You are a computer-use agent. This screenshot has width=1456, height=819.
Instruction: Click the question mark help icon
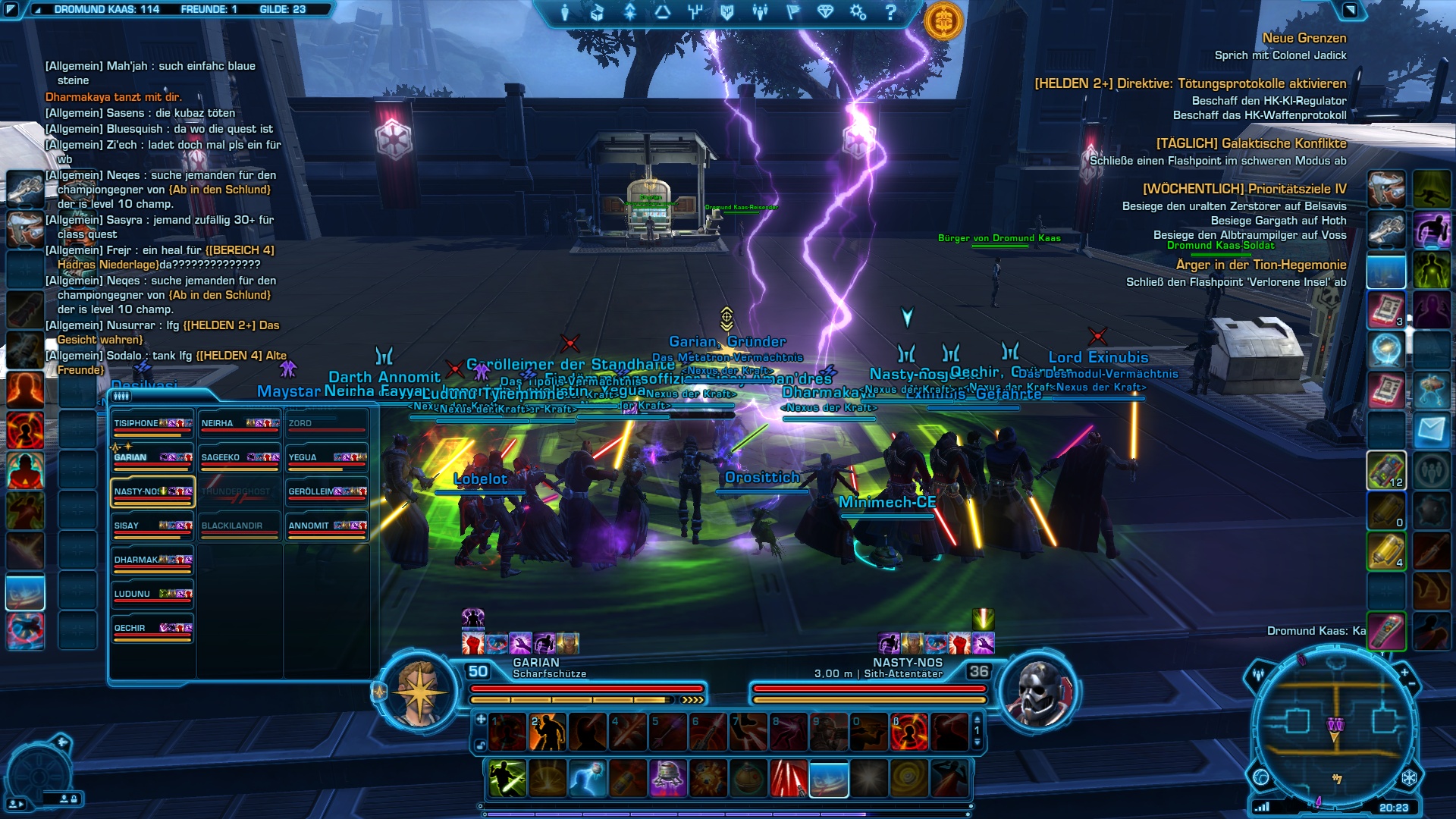pyautogui.click(x=891, y=12)
